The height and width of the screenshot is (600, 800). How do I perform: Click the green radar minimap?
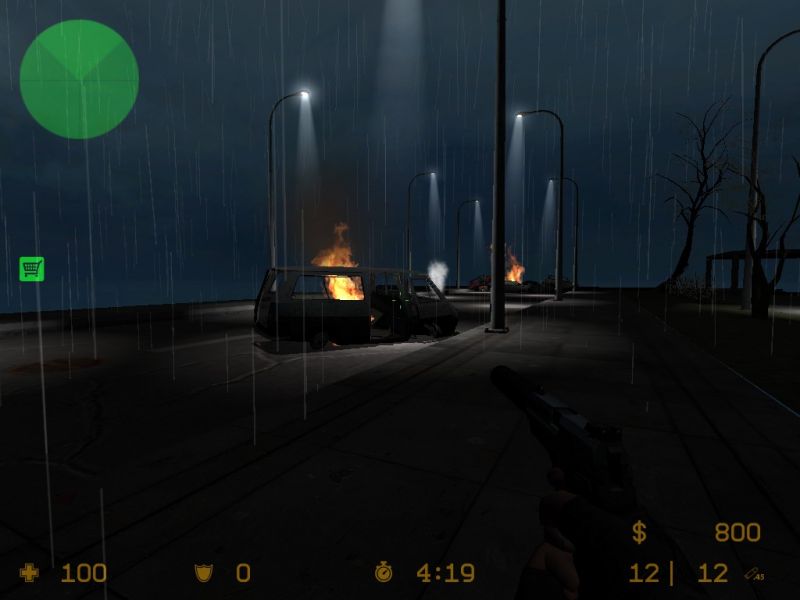[79, 79]
